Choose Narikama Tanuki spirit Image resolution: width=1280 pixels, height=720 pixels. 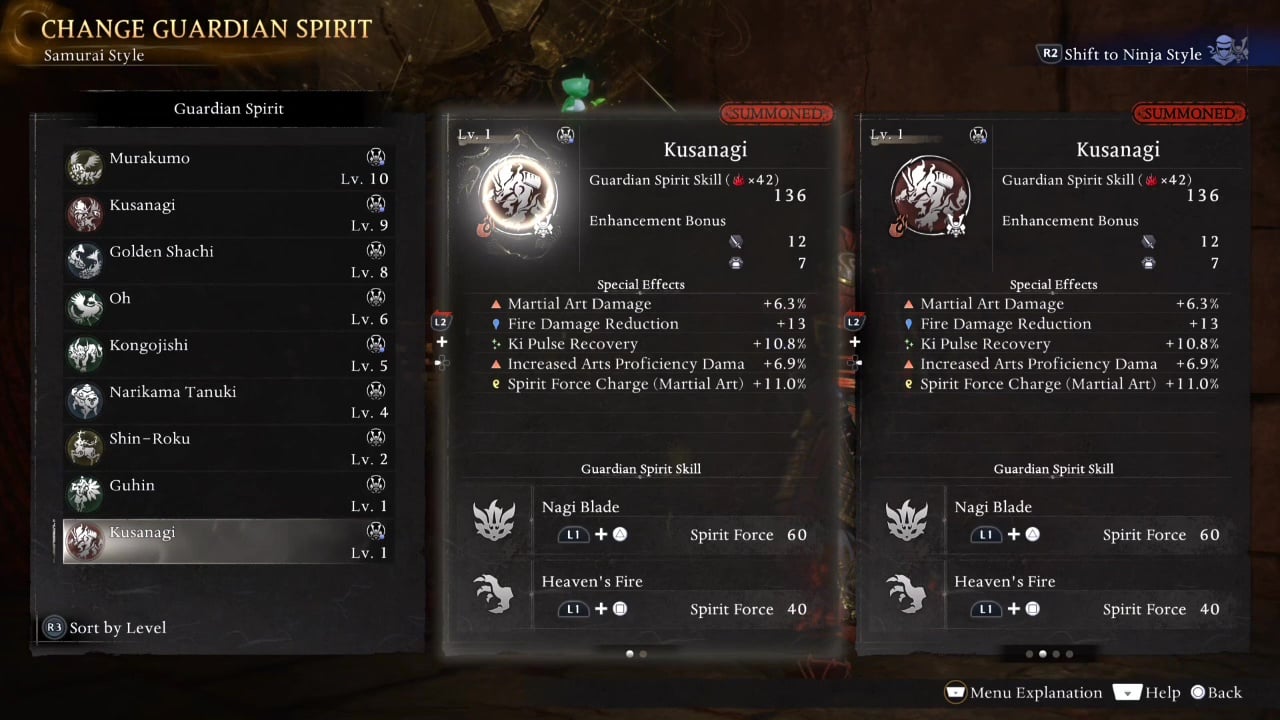click(x=227, y=401)
